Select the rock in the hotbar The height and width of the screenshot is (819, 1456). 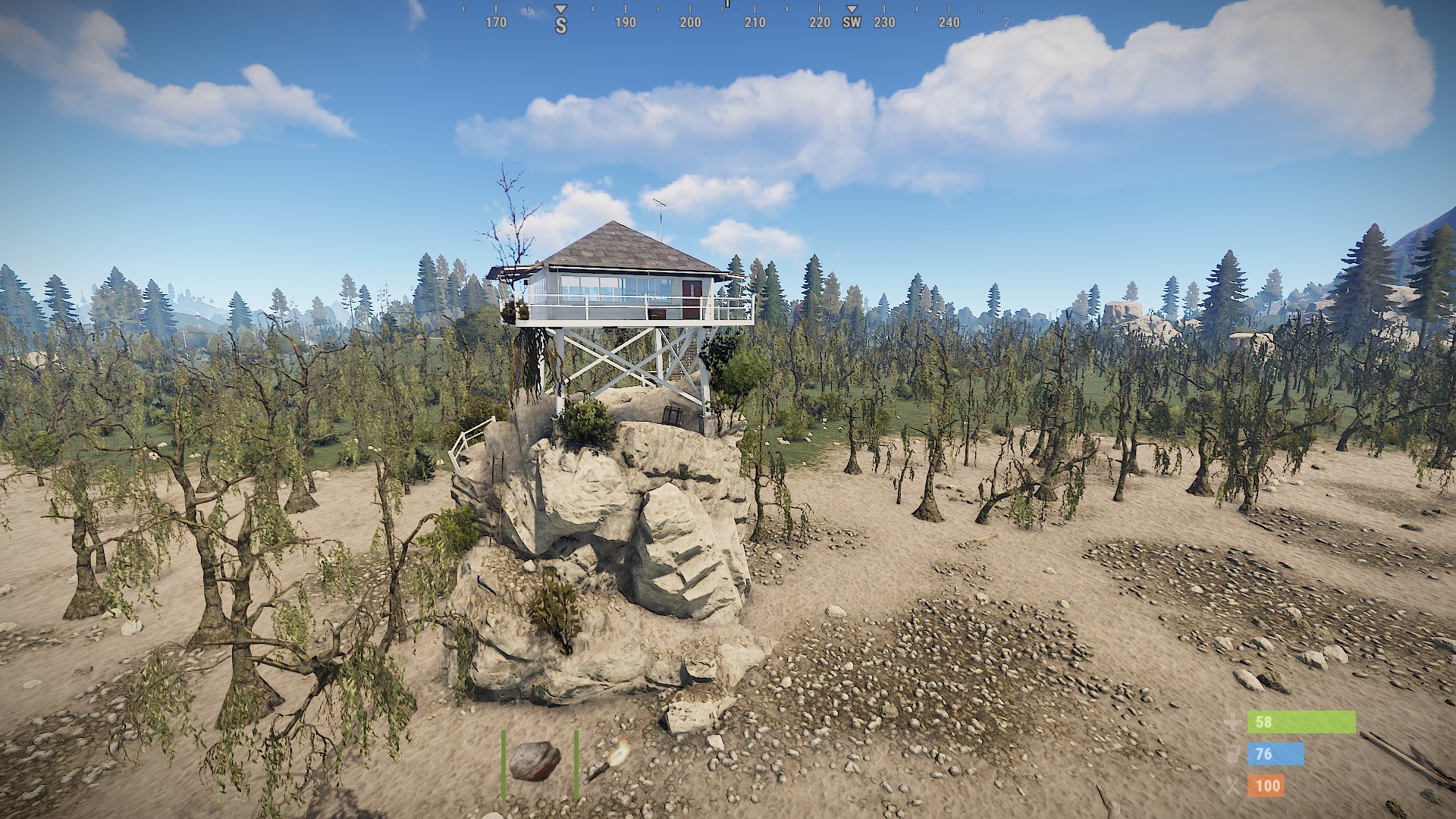pyautogui.click(x=535, y=761)
